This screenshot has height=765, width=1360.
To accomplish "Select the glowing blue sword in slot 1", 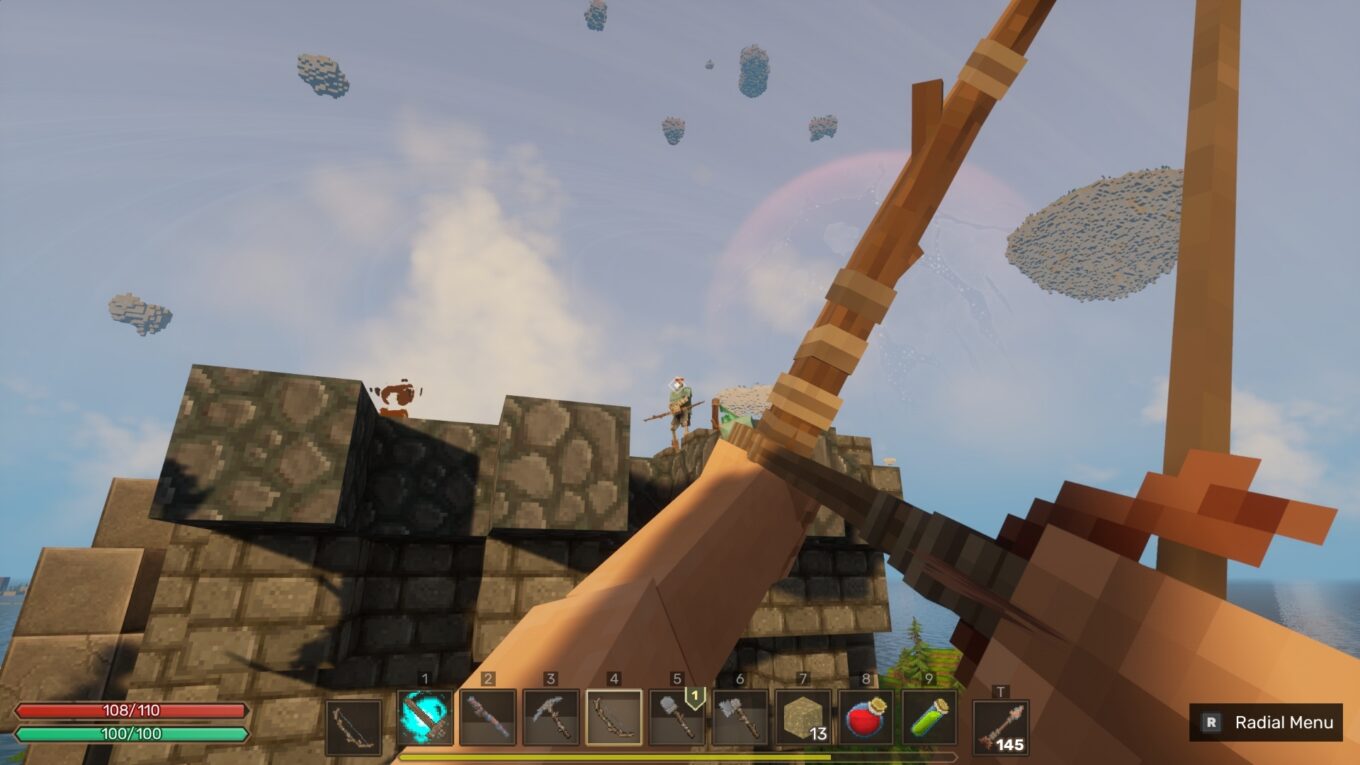I will 423,718.
